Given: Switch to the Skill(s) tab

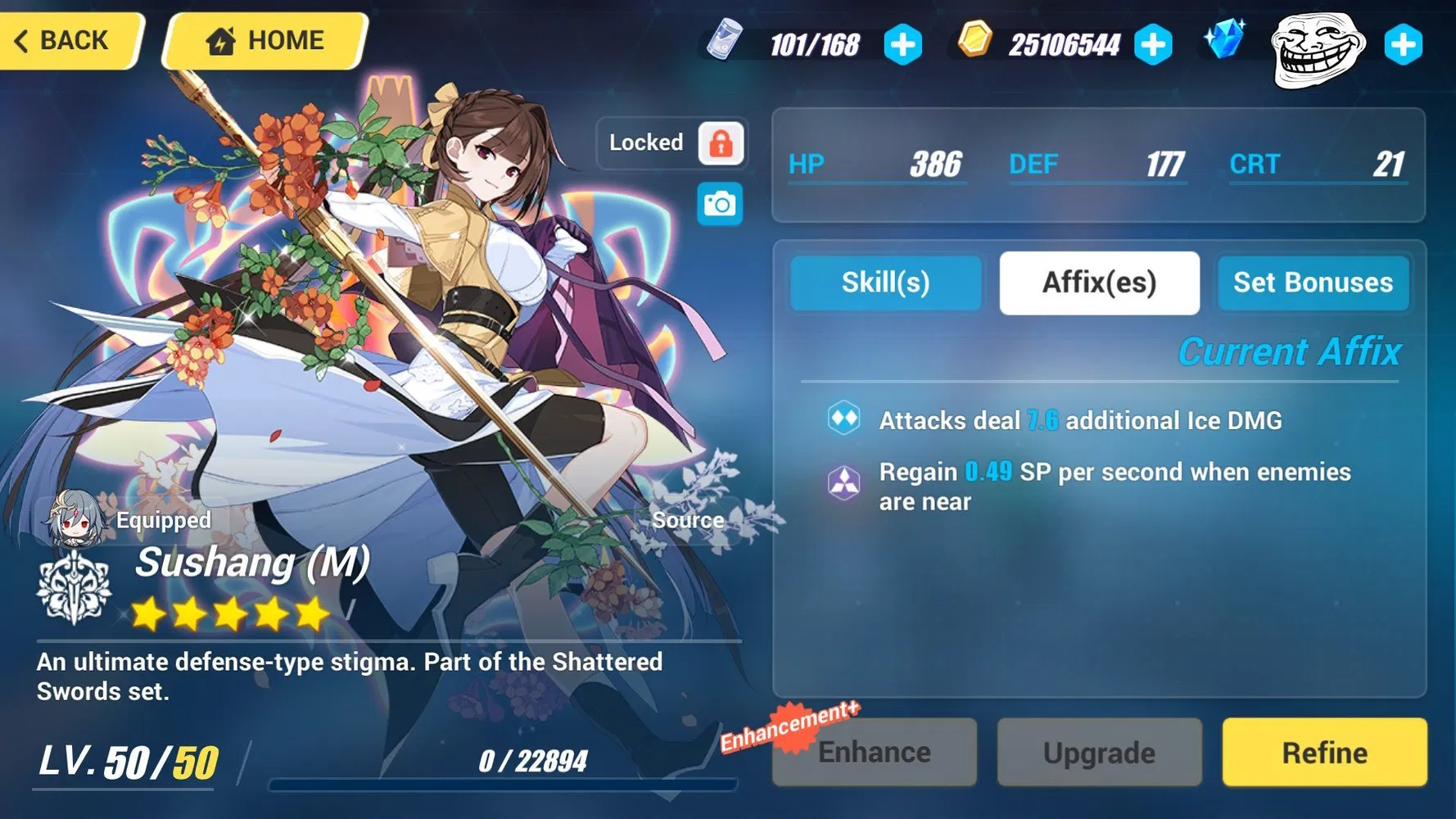Looking at the screenshot, I should [885, 283].
